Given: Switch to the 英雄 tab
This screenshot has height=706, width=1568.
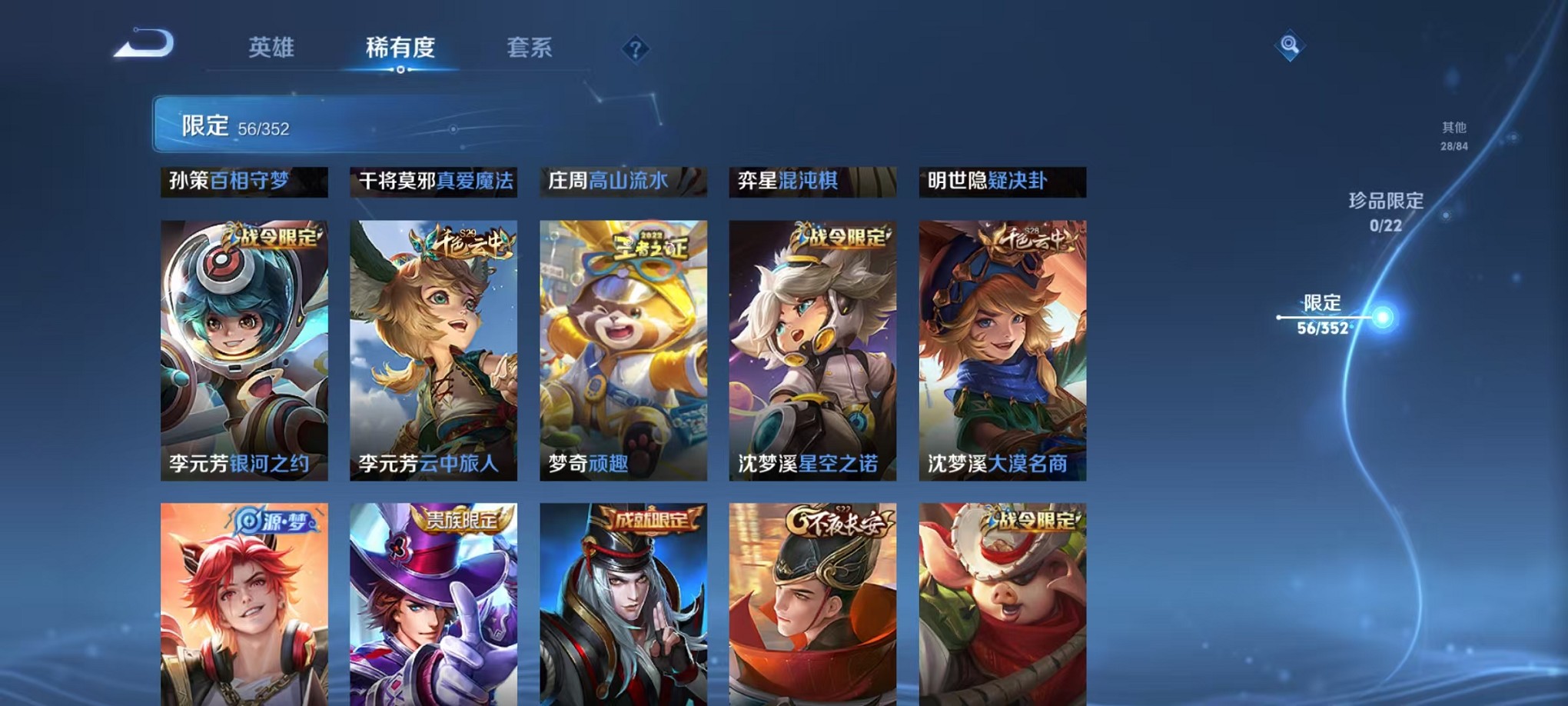Looking at the screenshot, I should click(271, 48).
